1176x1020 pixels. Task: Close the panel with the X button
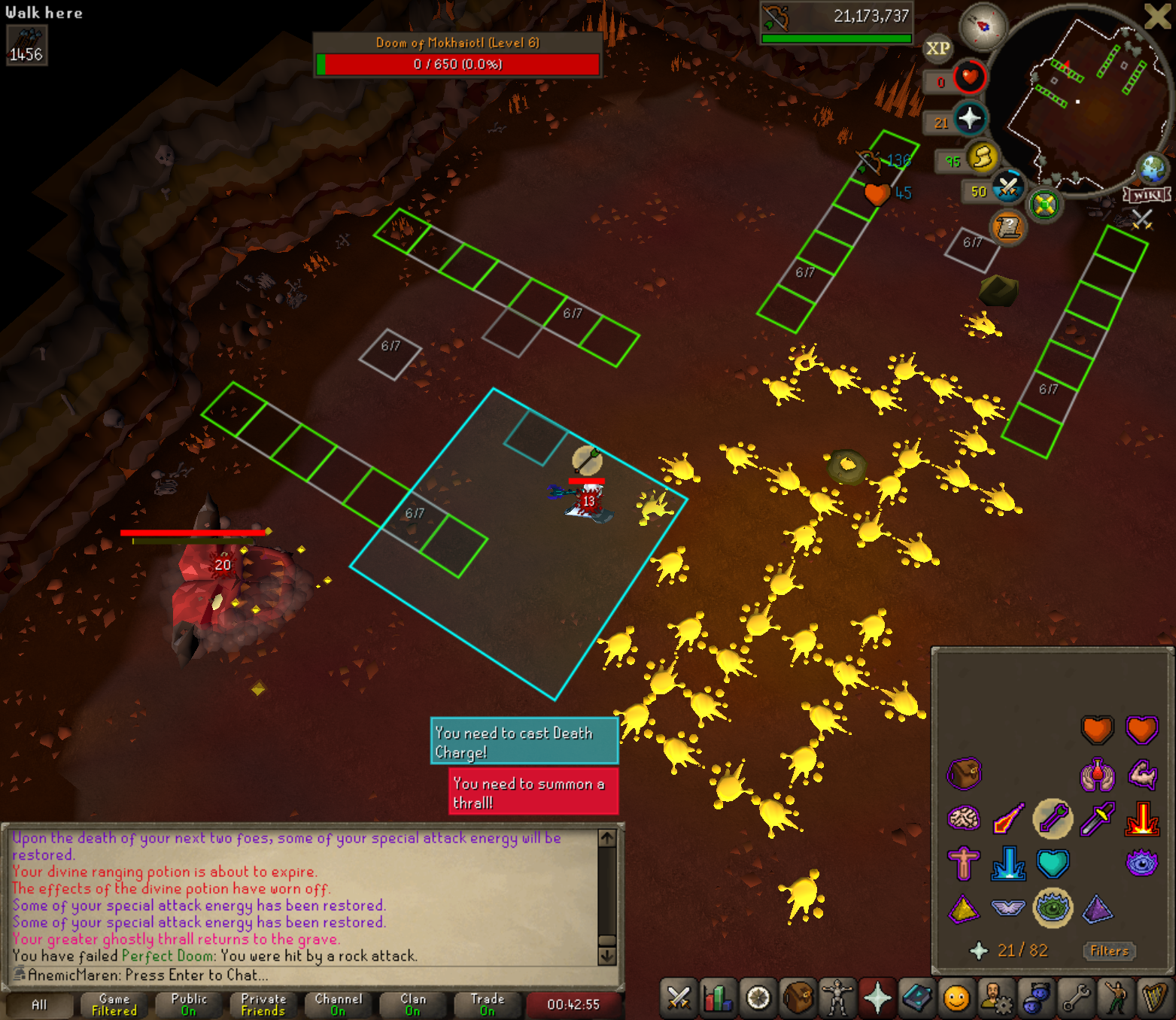[1157, 16]
